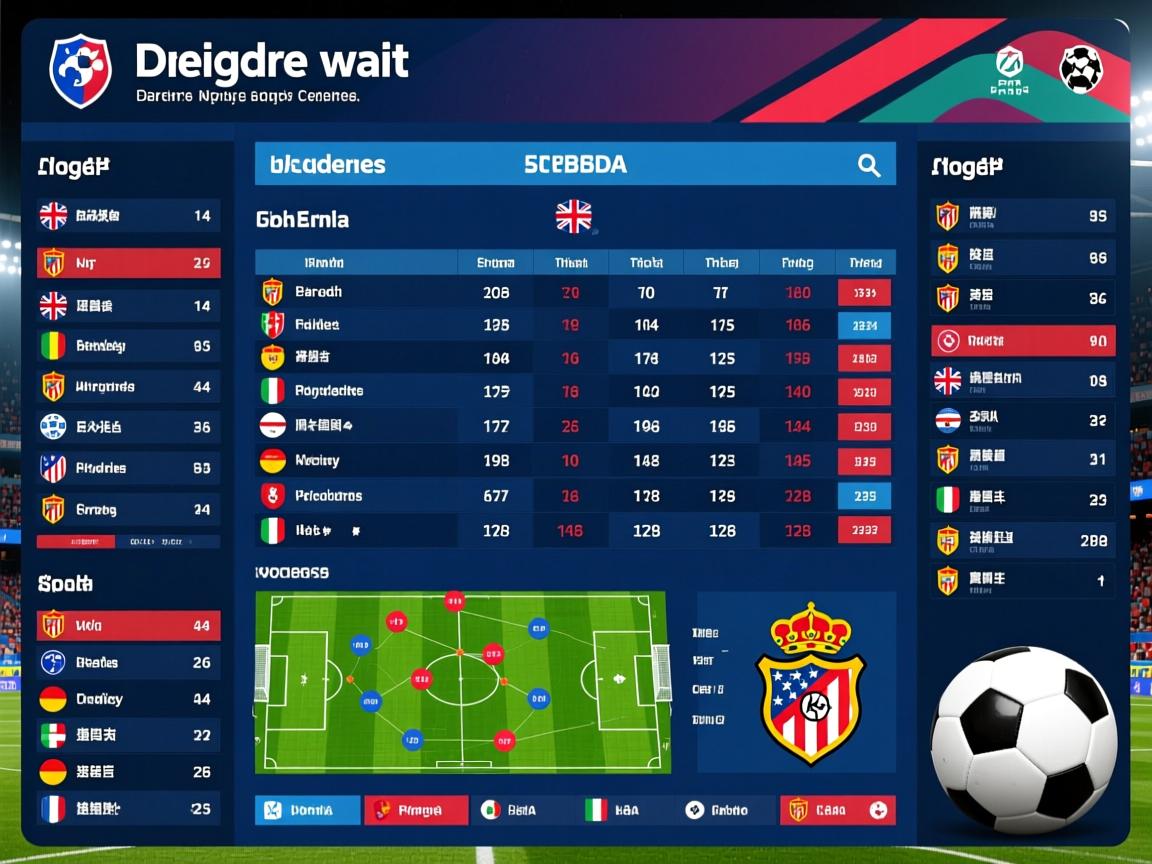Select the Deoricy row under Spoth

pos(128,699)
